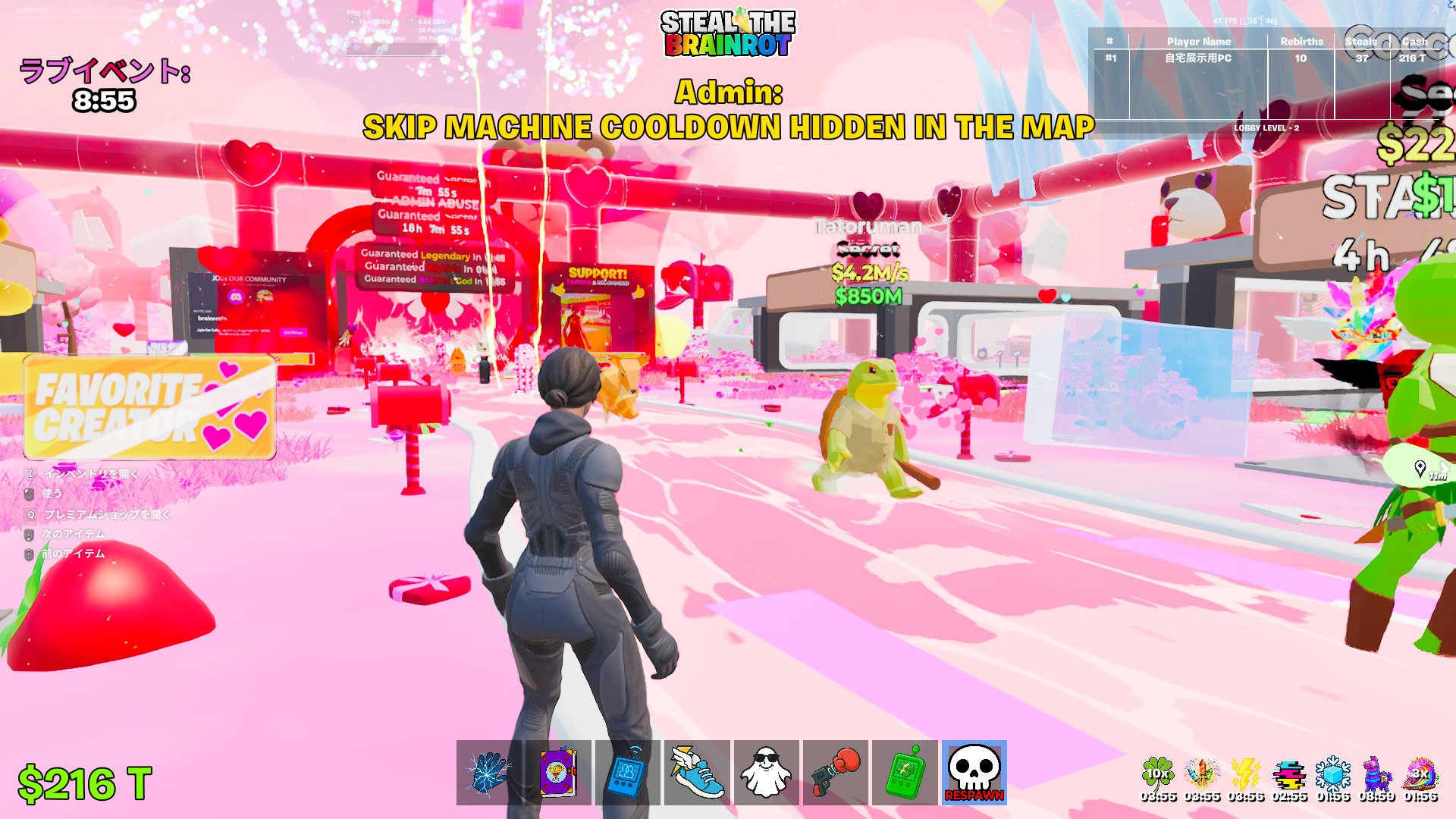
Task: Click the skull Respawn slot
Action: click(974, 773)
